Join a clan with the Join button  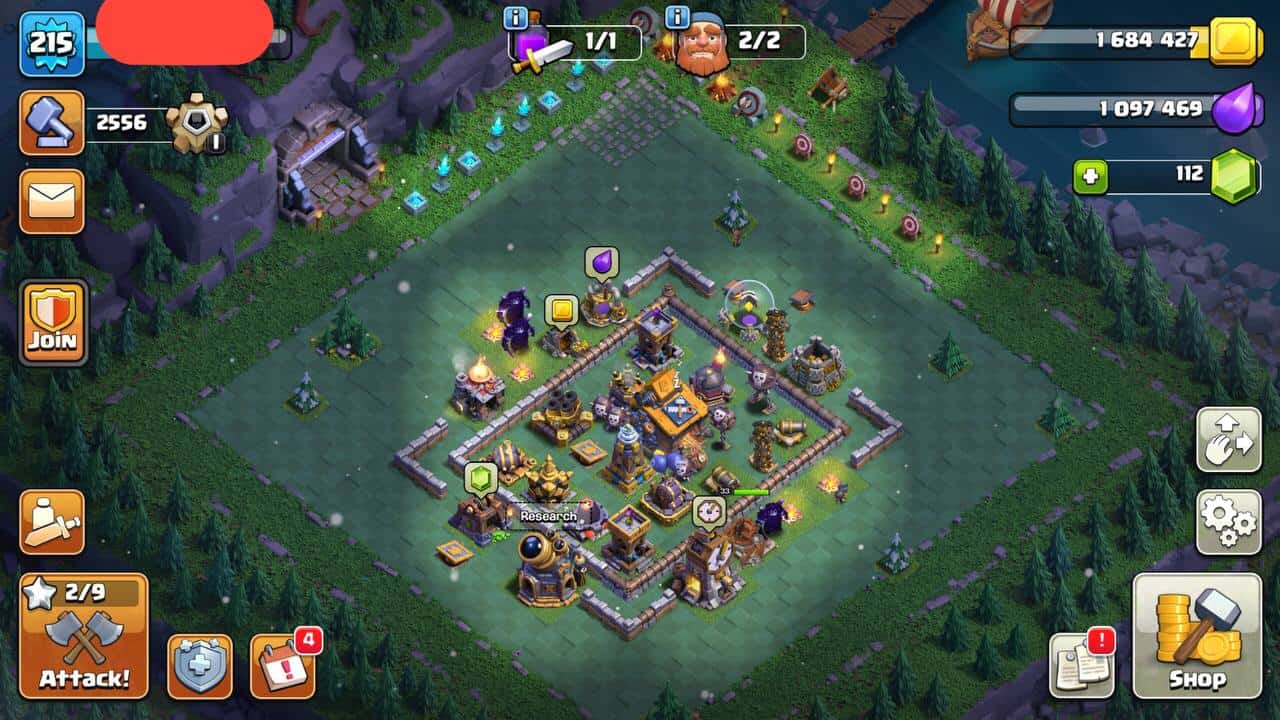point(52,322)
